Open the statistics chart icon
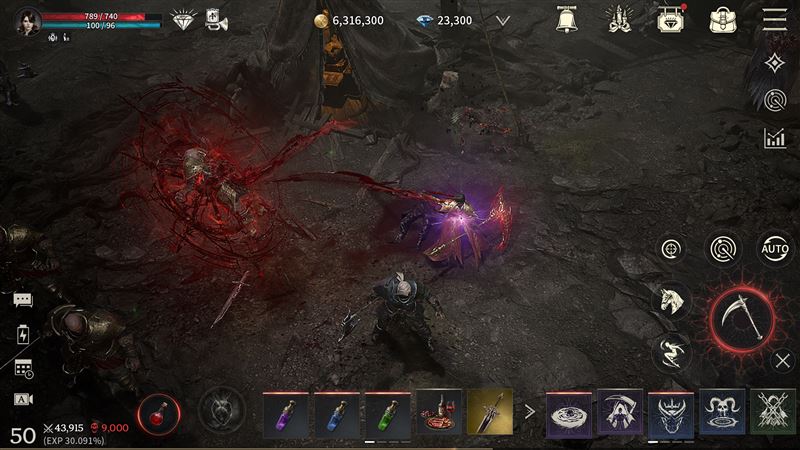Image resolution: width=800 pixels, height=450 pixels. (774, 138)
